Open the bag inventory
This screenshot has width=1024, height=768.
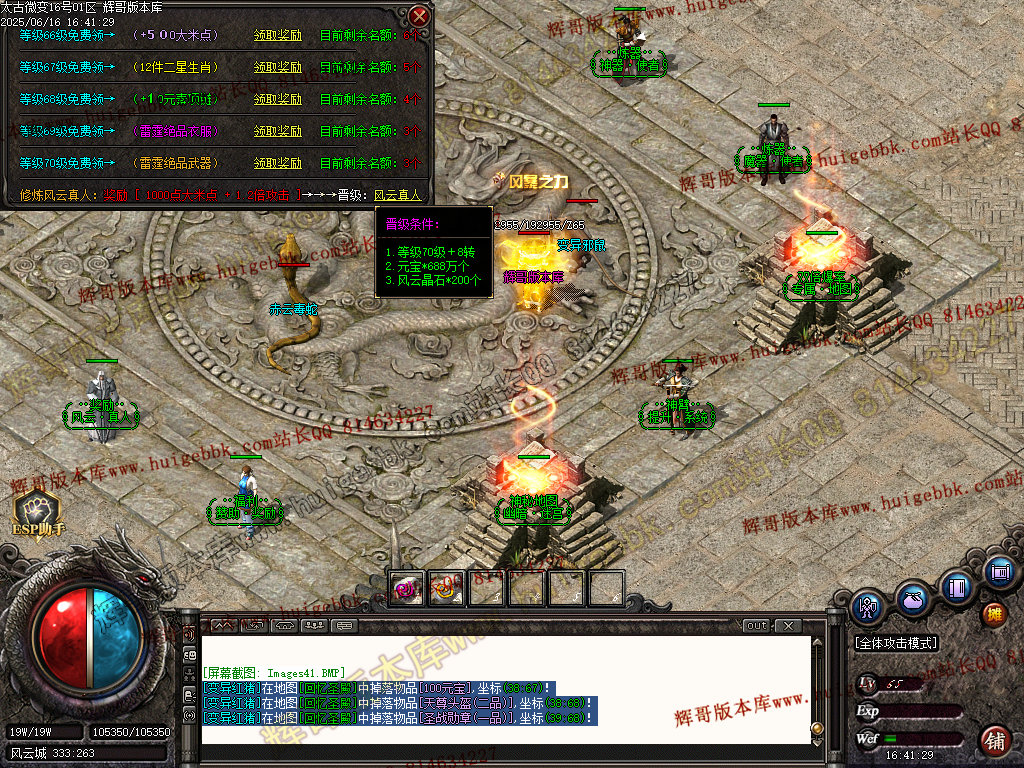tap(910, 598)
